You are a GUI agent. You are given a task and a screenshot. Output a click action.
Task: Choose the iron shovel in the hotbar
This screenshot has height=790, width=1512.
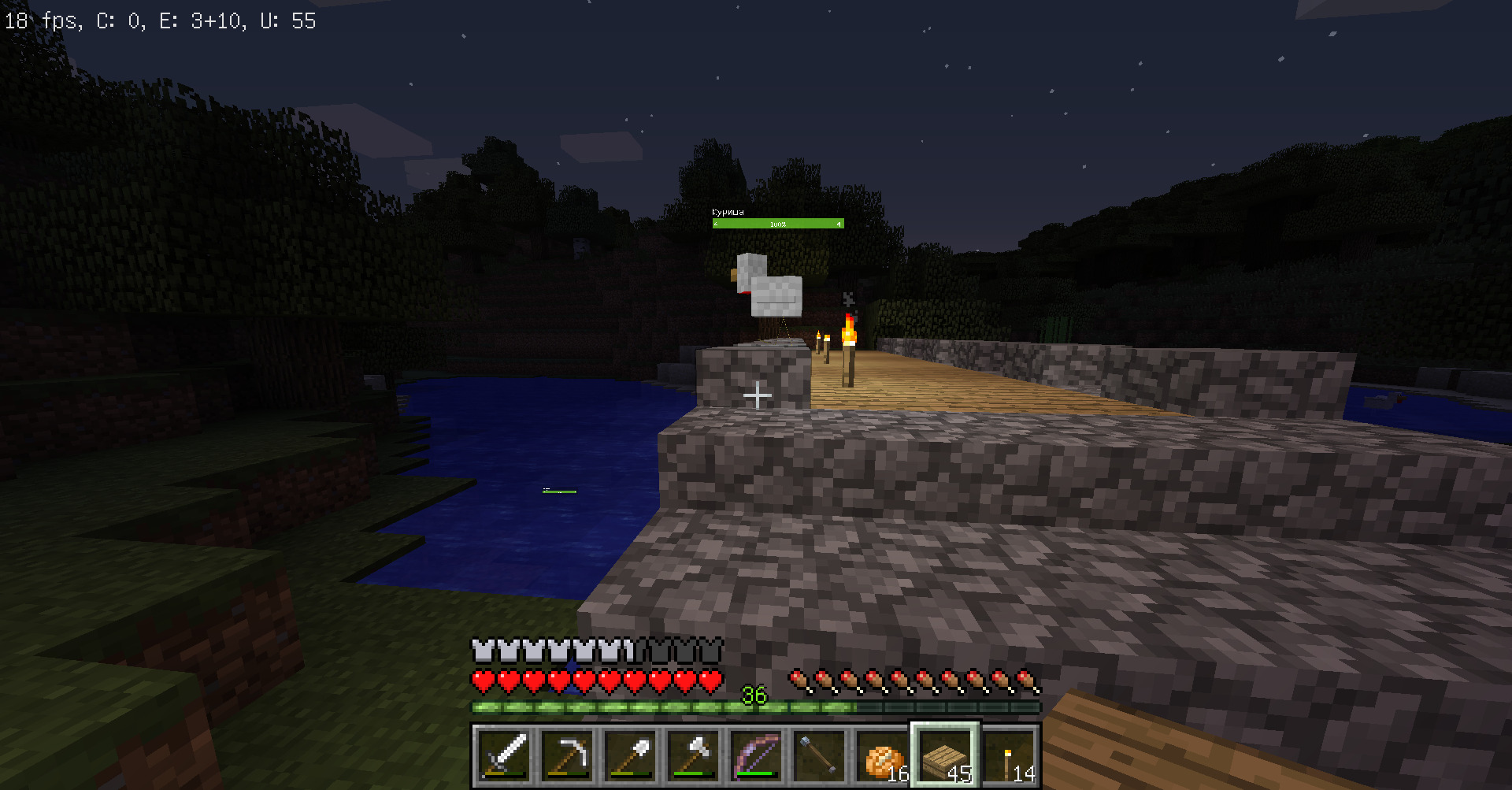coord(631,756)
